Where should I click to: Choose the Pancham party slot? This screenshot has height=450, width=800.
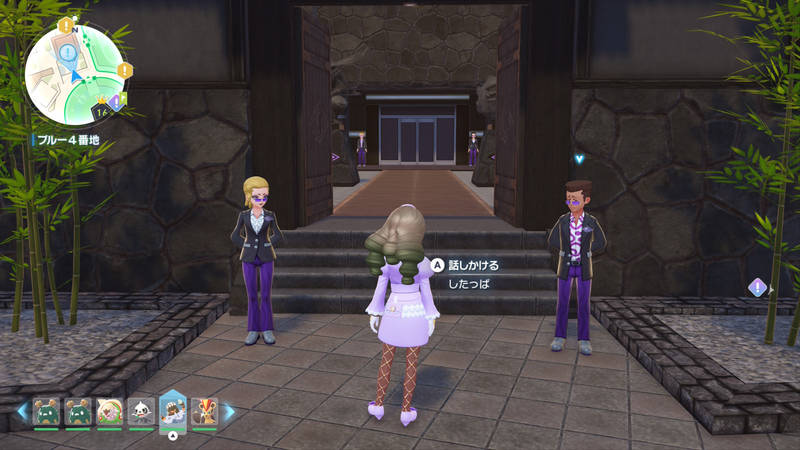[x=141, y=412]
